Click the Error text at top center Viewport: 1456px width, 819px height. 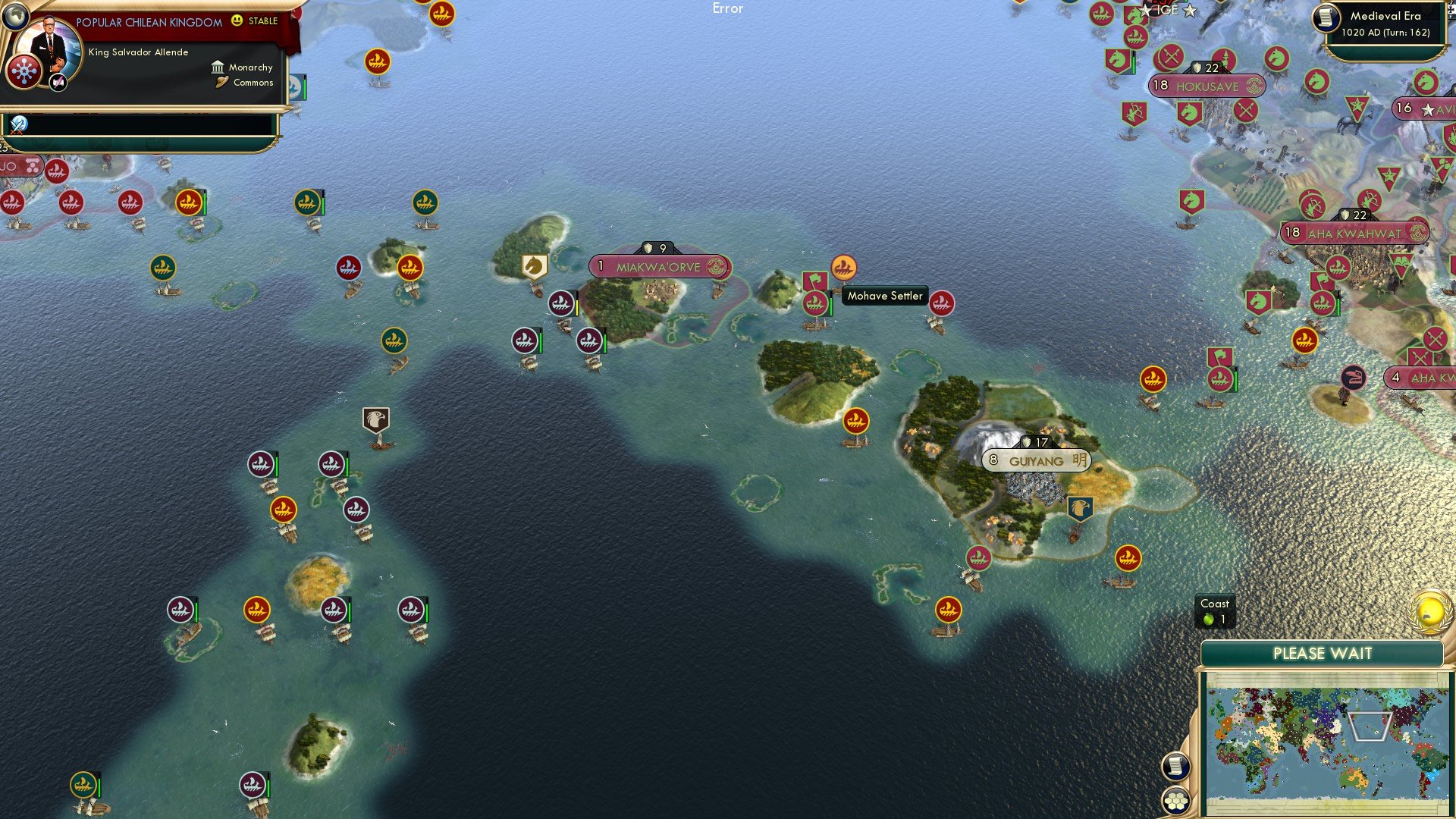pos(728,8)
